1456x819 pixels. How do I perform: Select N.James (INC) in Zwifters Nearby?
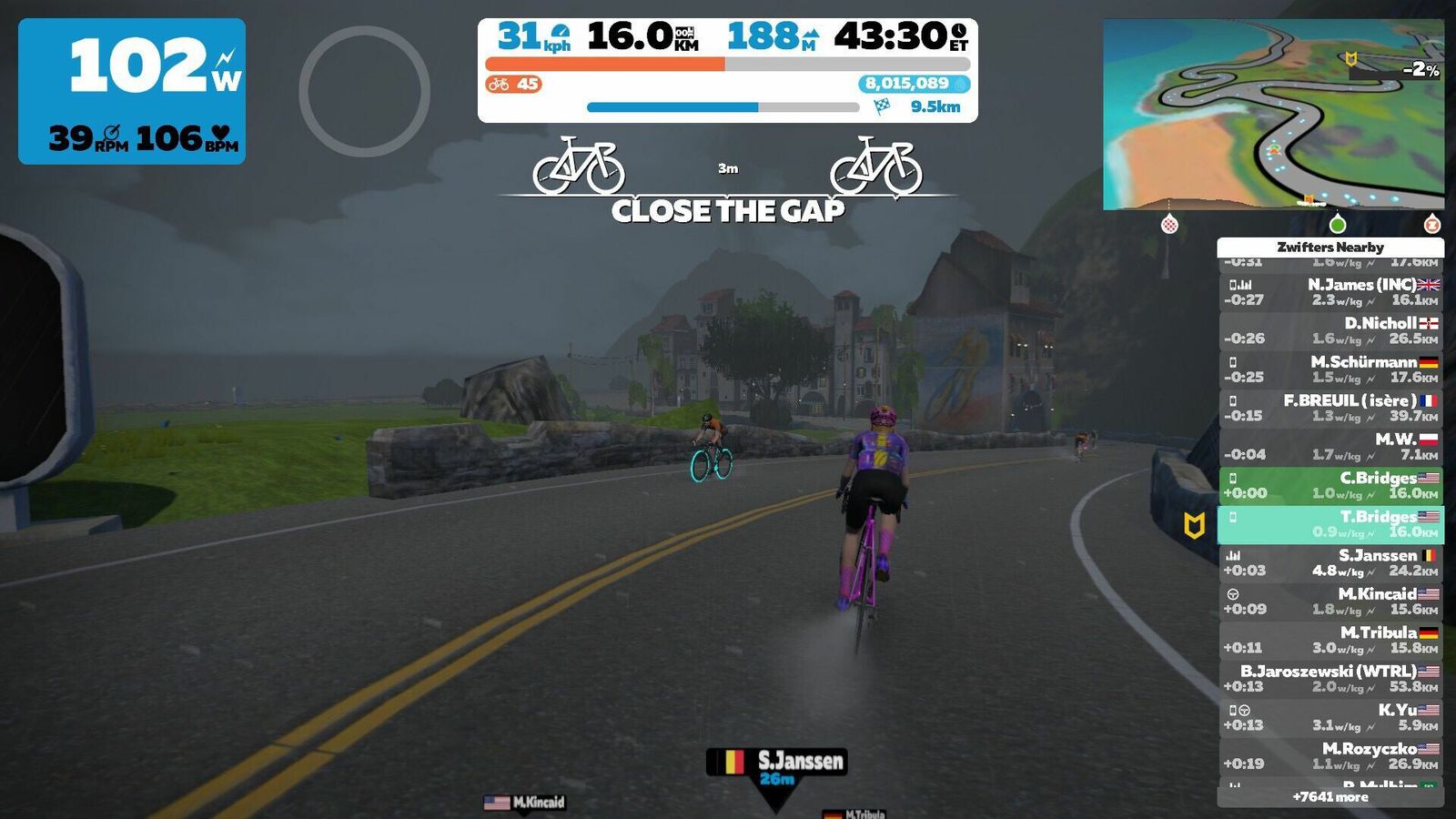coord(1330,292)
